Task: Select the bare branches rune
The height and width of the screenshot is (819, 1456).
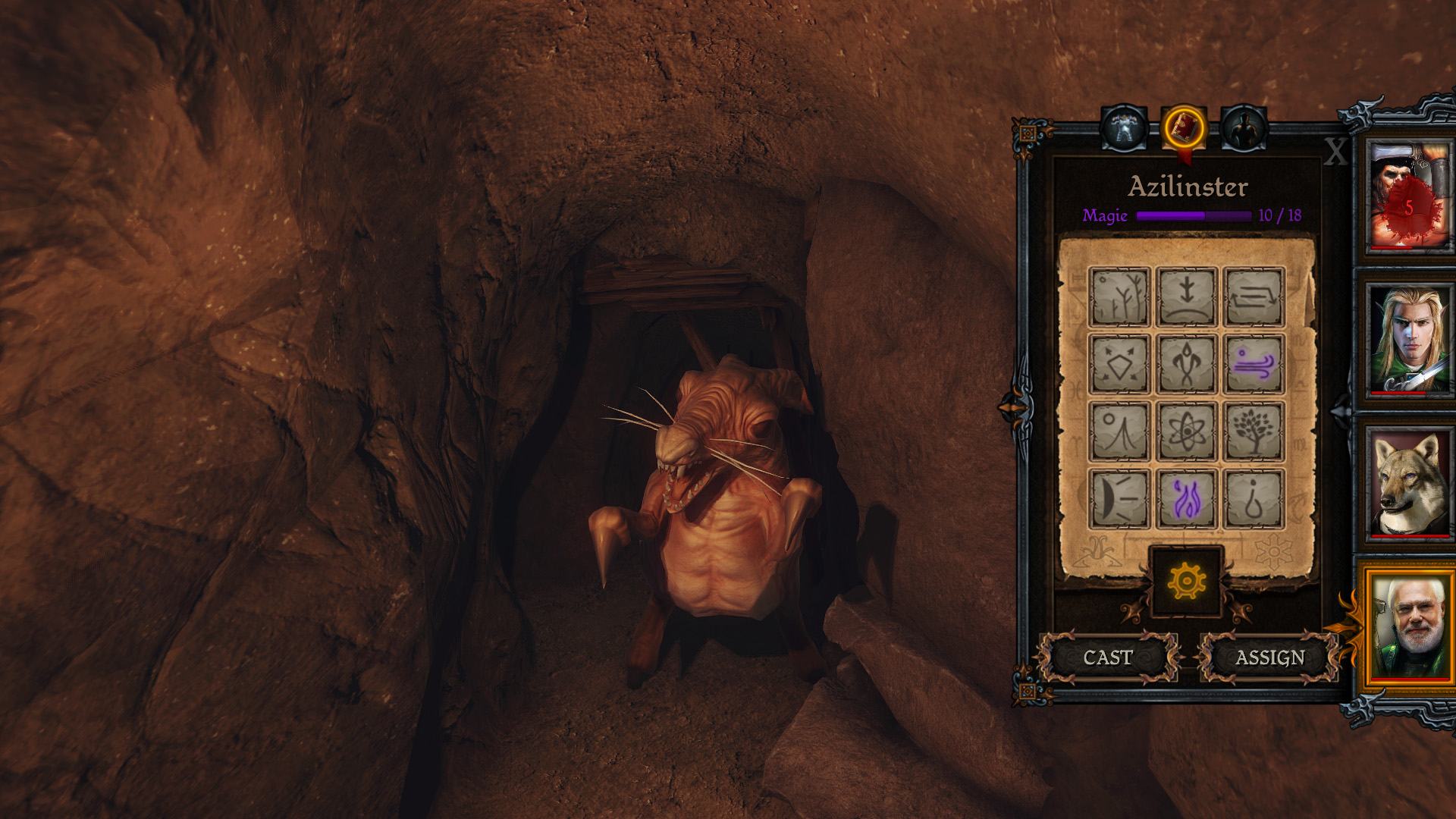Action: [1119, 297]
